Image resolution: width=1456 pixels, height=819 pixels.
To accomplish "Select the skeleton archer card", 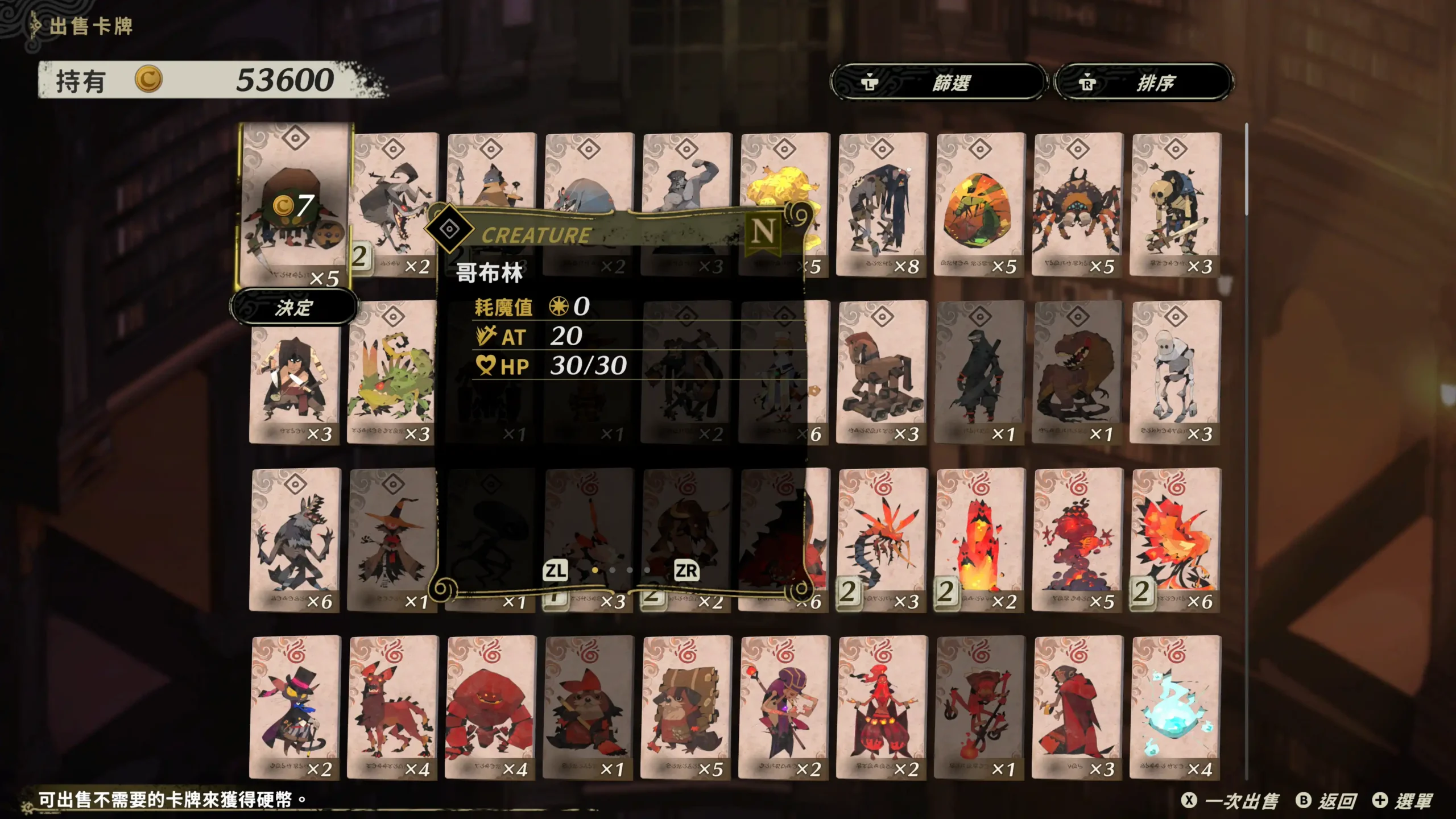I will (x=1175, y=205).
